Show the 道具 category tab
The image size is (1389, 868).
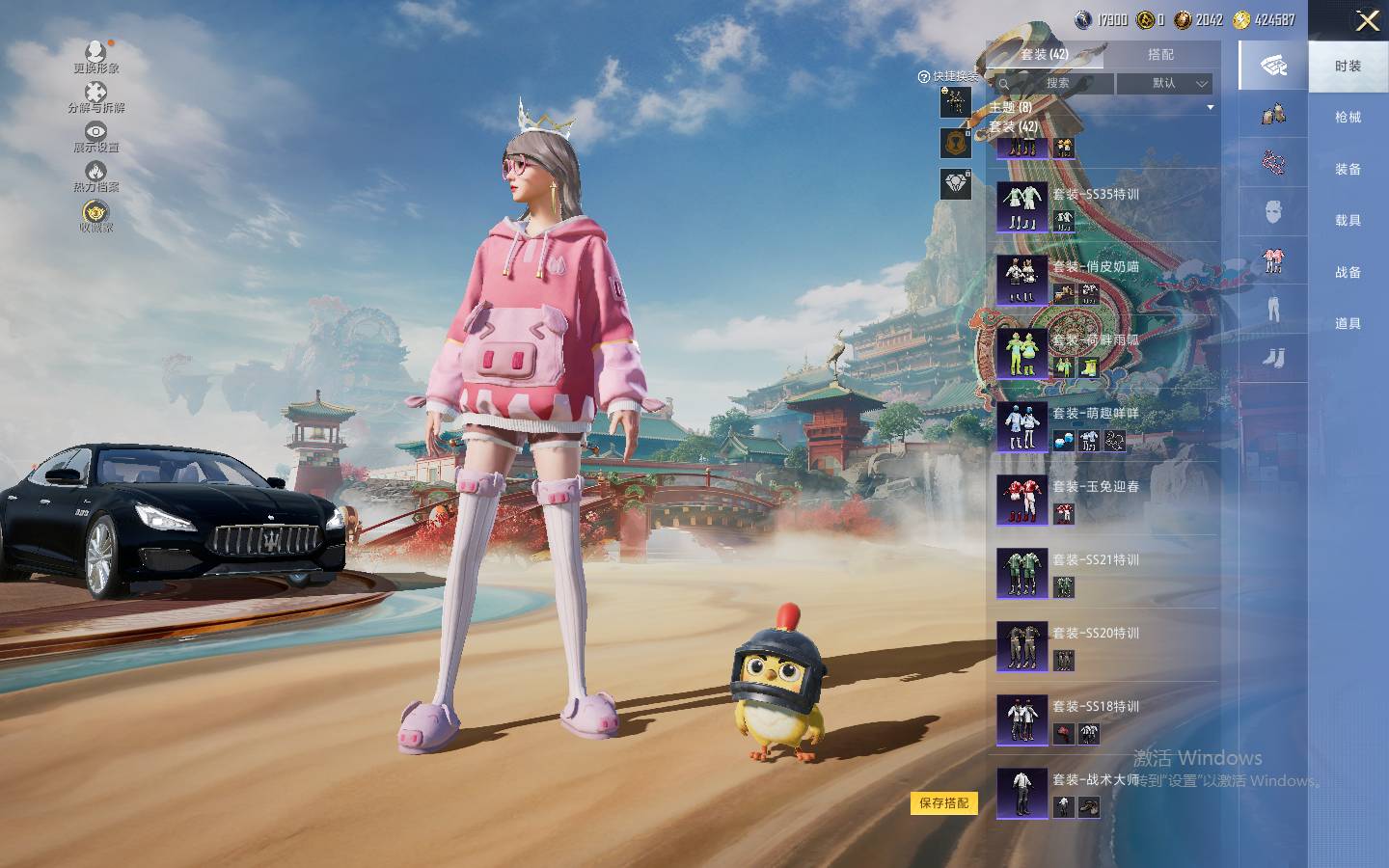pyautogui.click(x=1348, y=324)
